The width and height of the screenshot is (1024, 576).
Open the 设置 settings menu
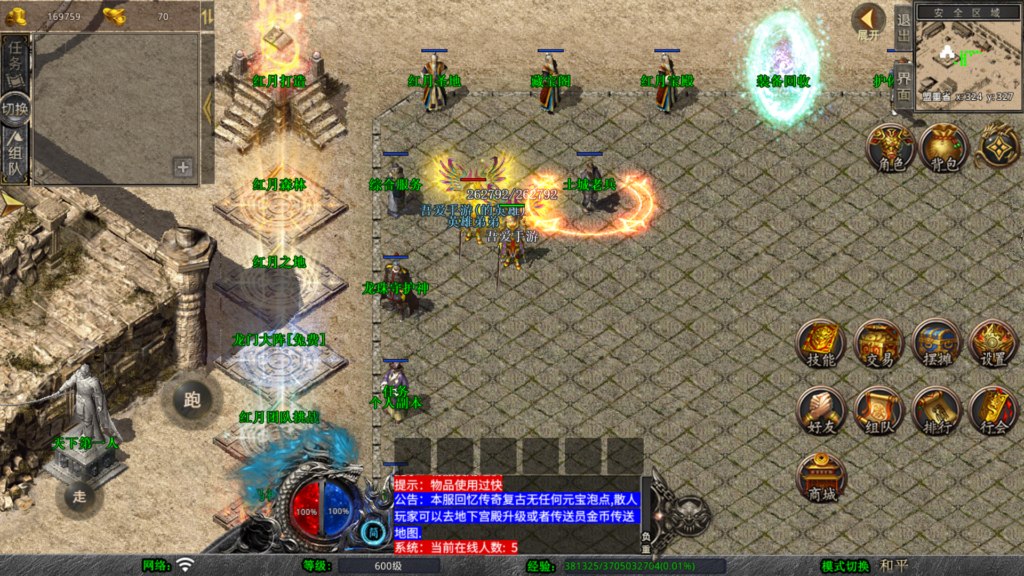[993, 345]
